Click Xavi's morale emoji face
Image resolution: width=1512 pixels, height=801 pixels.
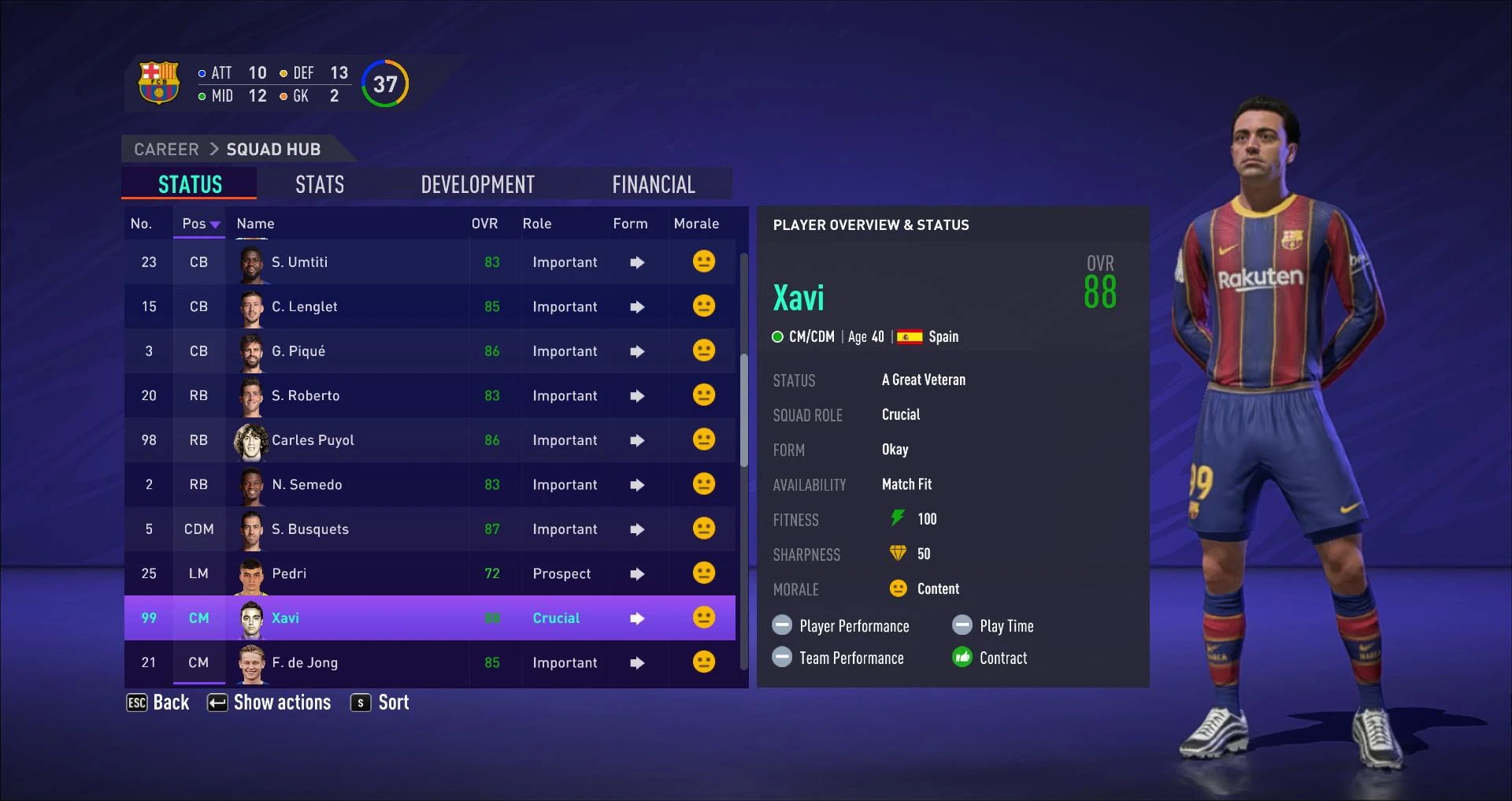pyautogui.click(x=703, y=618)
